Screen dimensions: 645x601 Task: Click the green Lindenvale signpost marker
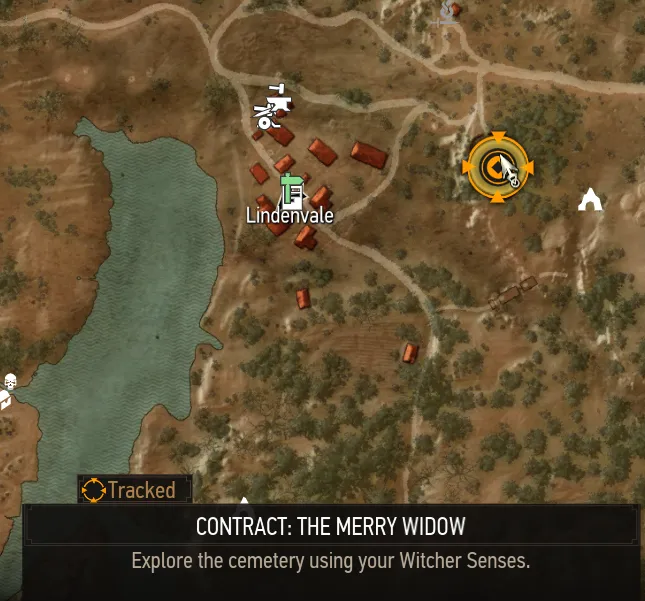tap(291, 187)
